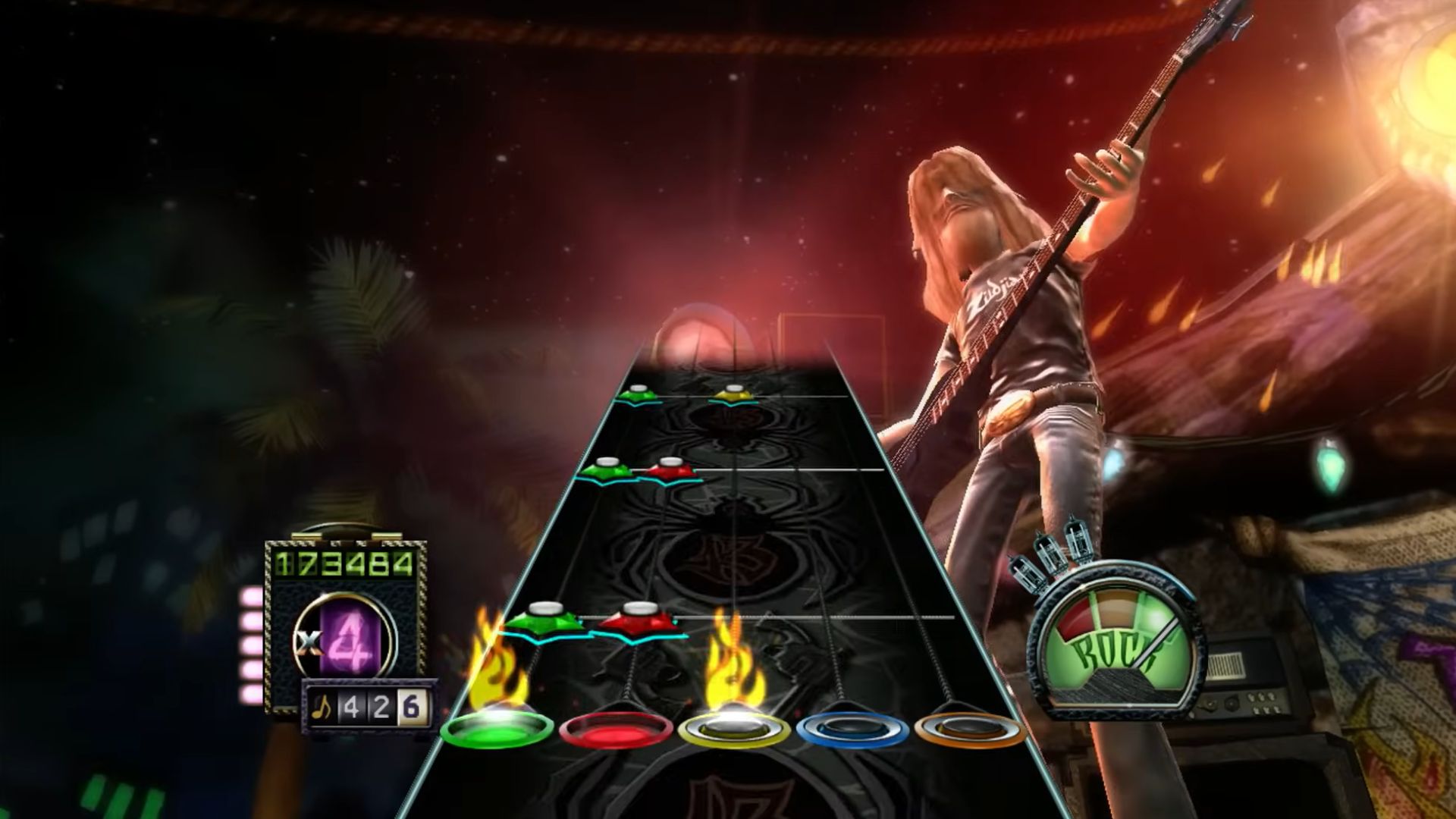Hit the red fret button
Screen dimensions: 1456x819
[615, 730]
